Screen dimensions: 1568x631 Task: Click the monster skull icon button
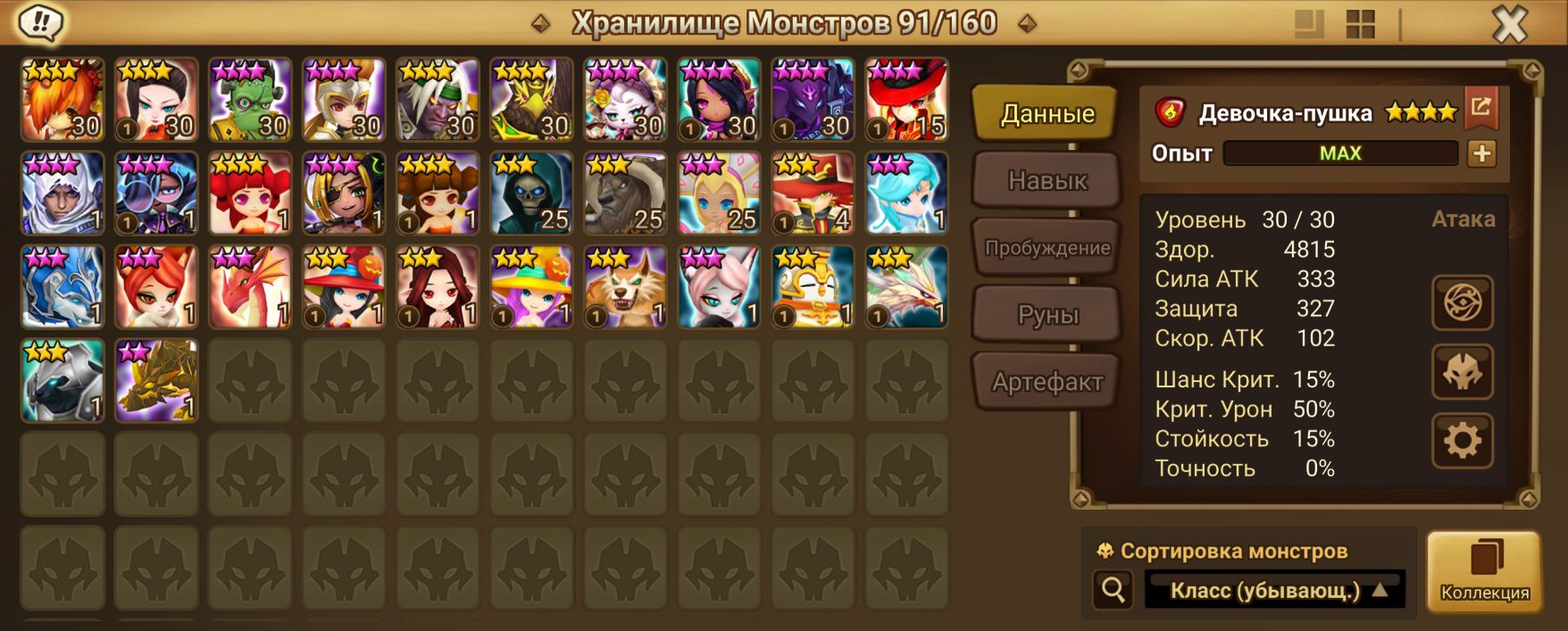[1462, 371]
